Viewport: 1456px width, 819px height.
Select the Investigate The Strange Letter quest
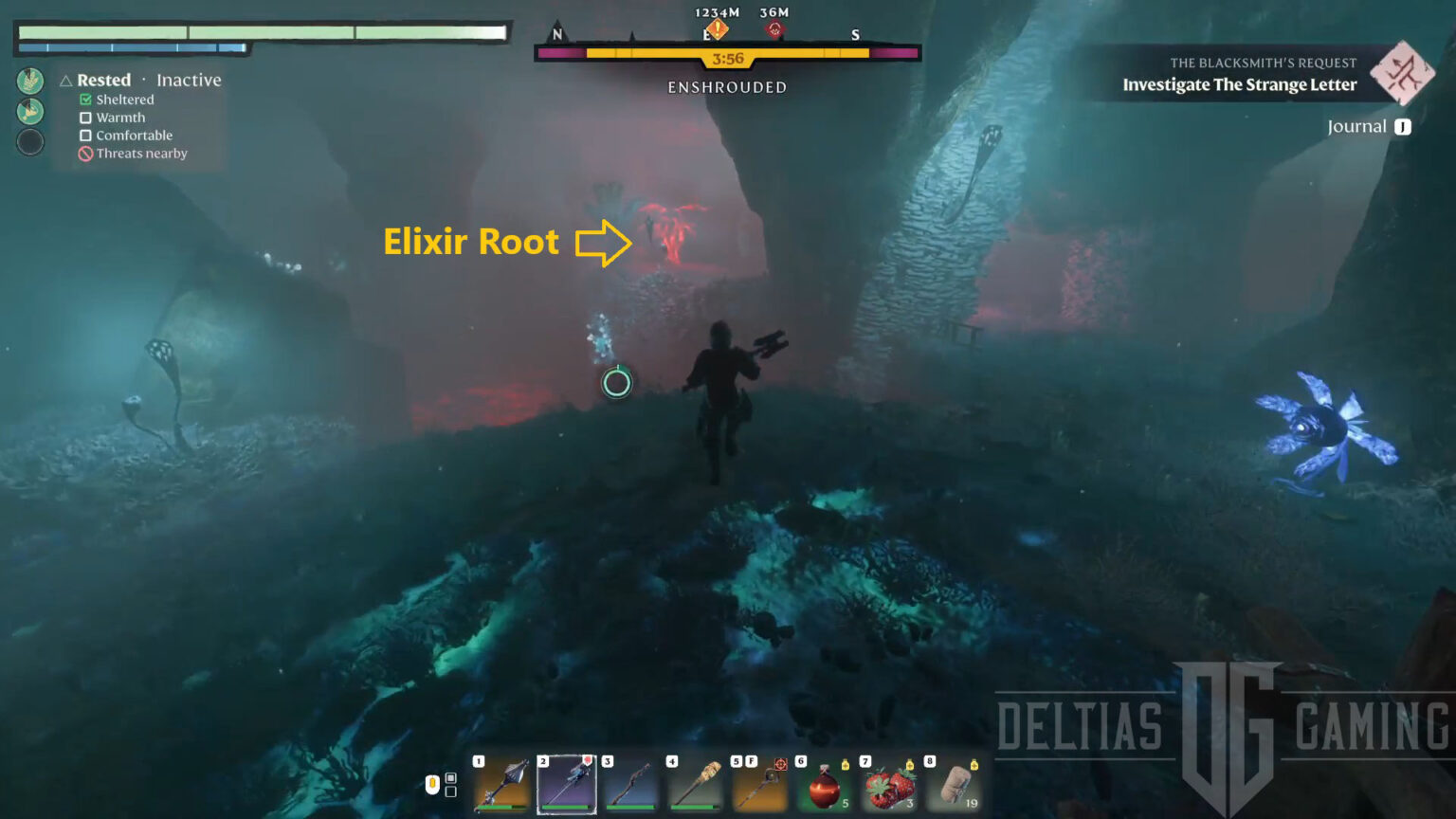[1239, 84]
